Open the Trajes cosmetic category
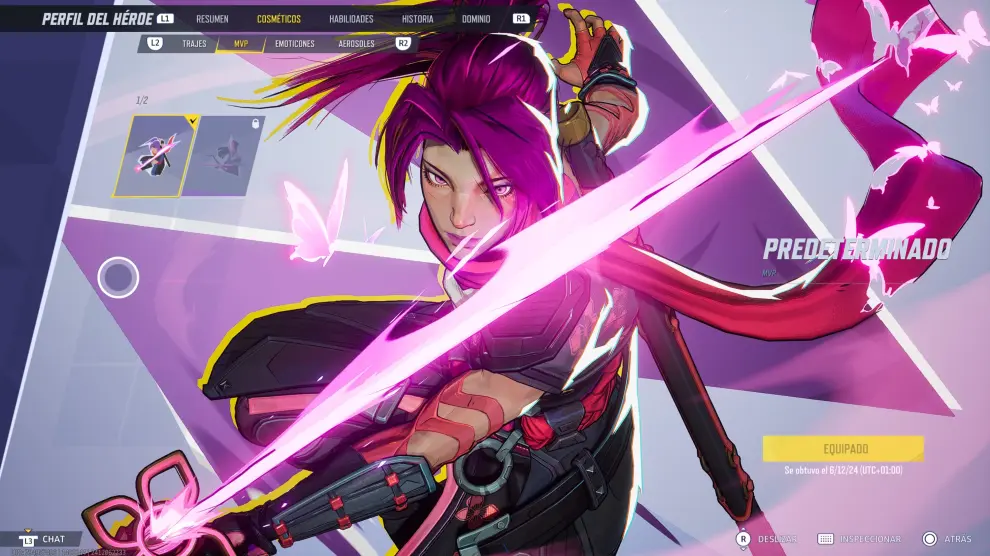The height and width of the screenshot is (556, 990). 194,44
